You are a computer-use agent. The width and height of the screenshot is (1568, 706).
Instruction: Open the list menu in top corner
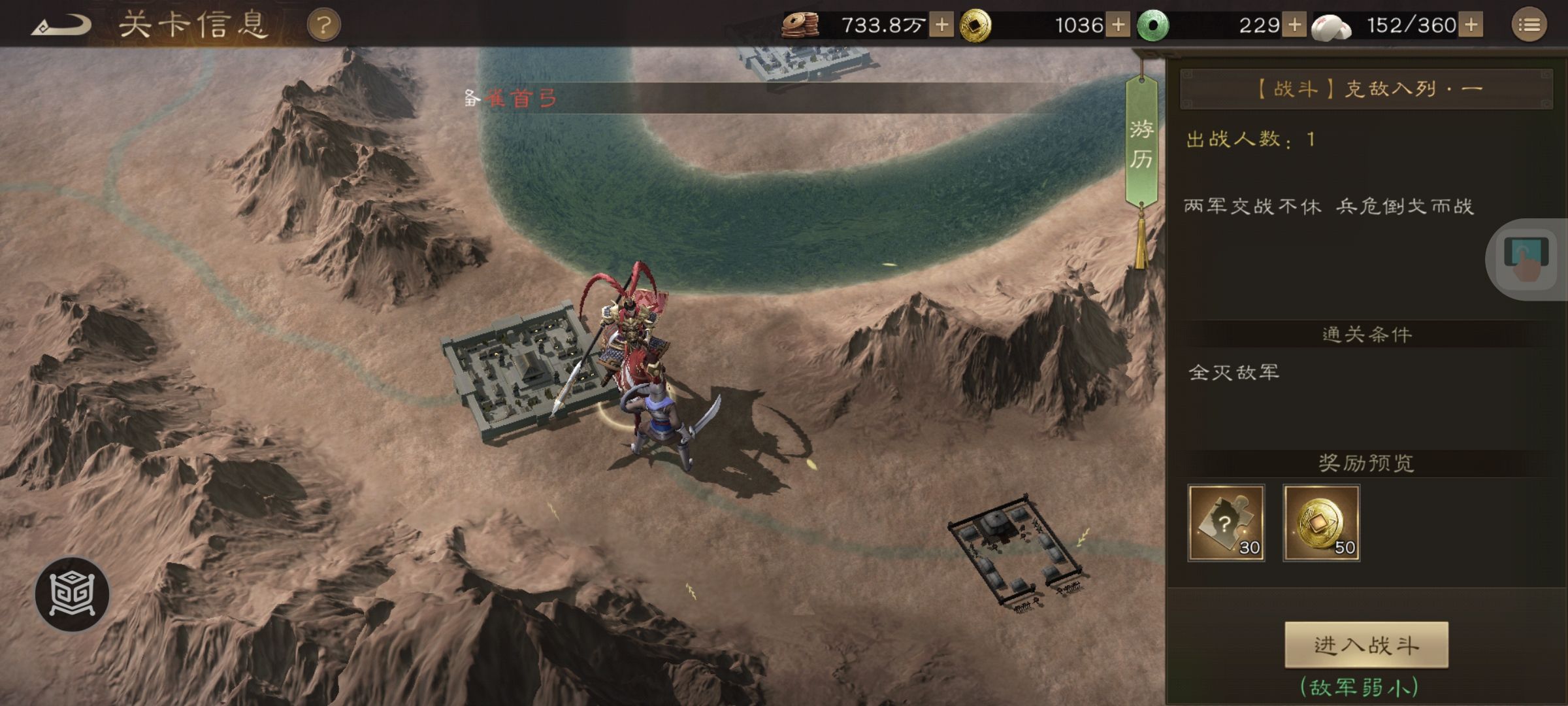[x=1529, y=25]
